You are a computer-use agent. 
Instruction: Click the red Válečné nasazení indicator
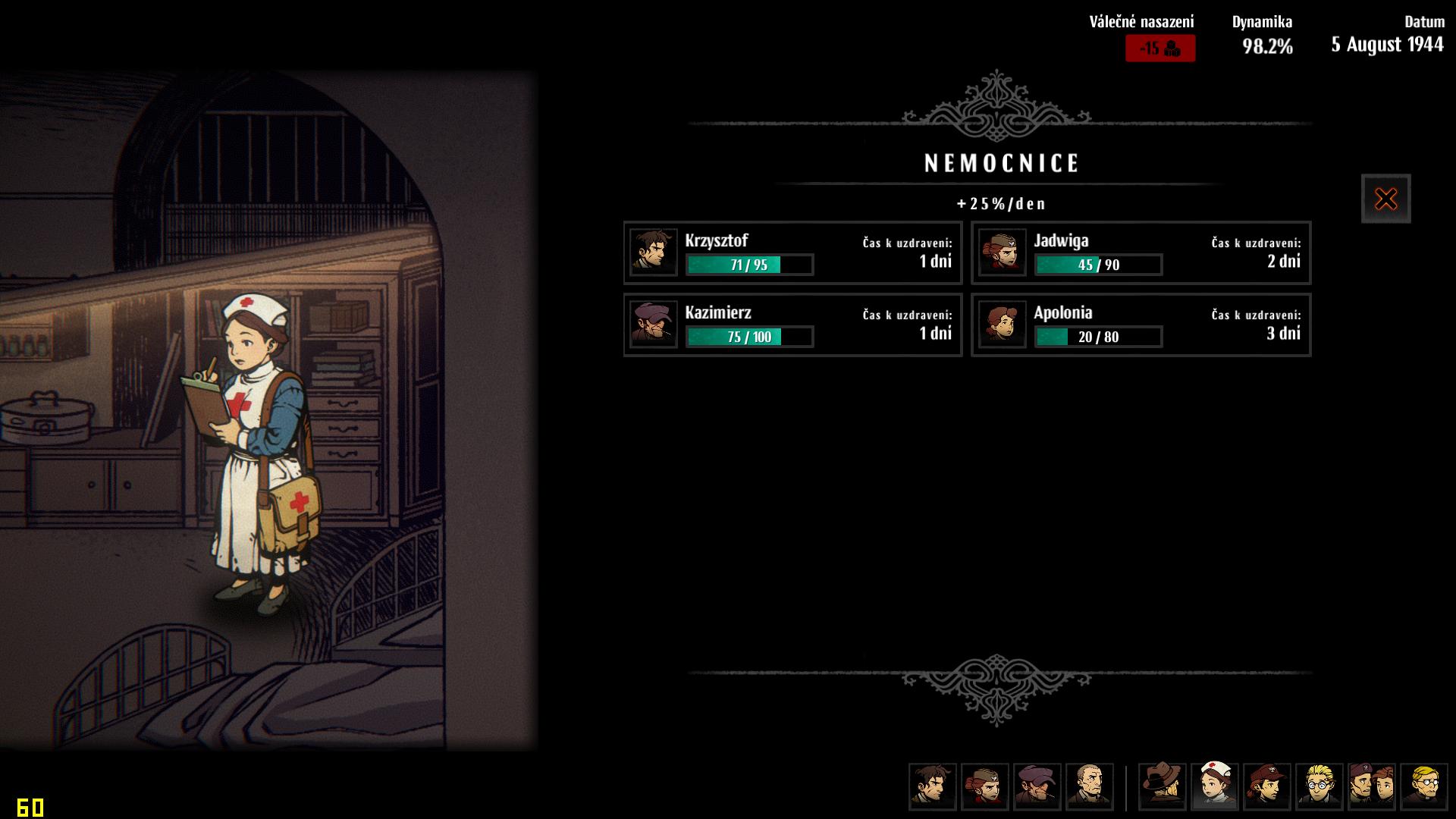pyautogui.click(x=1159, y=49)
